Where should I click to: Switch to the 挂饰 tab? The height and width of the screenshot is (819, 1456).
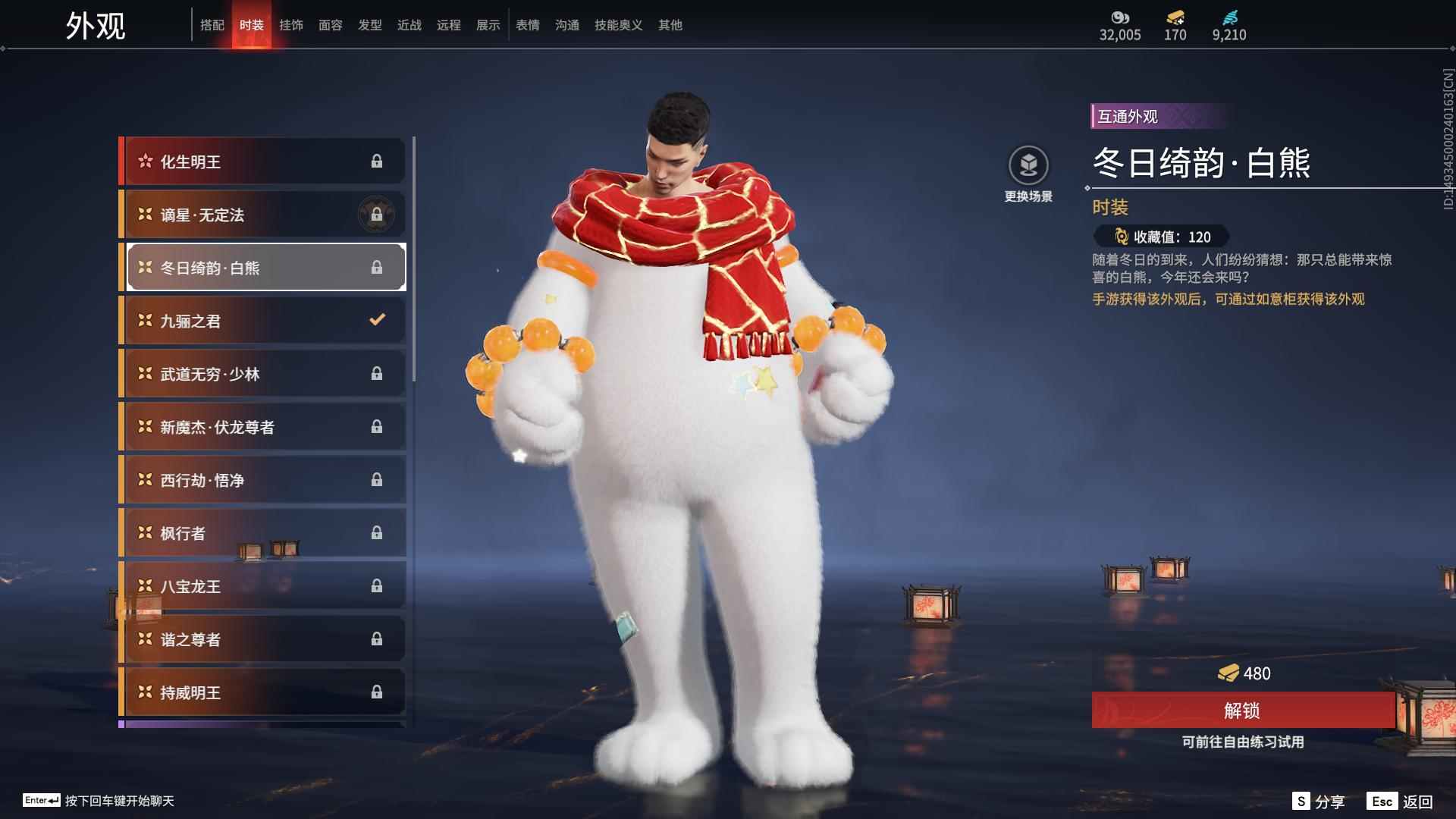coord(292,25)
